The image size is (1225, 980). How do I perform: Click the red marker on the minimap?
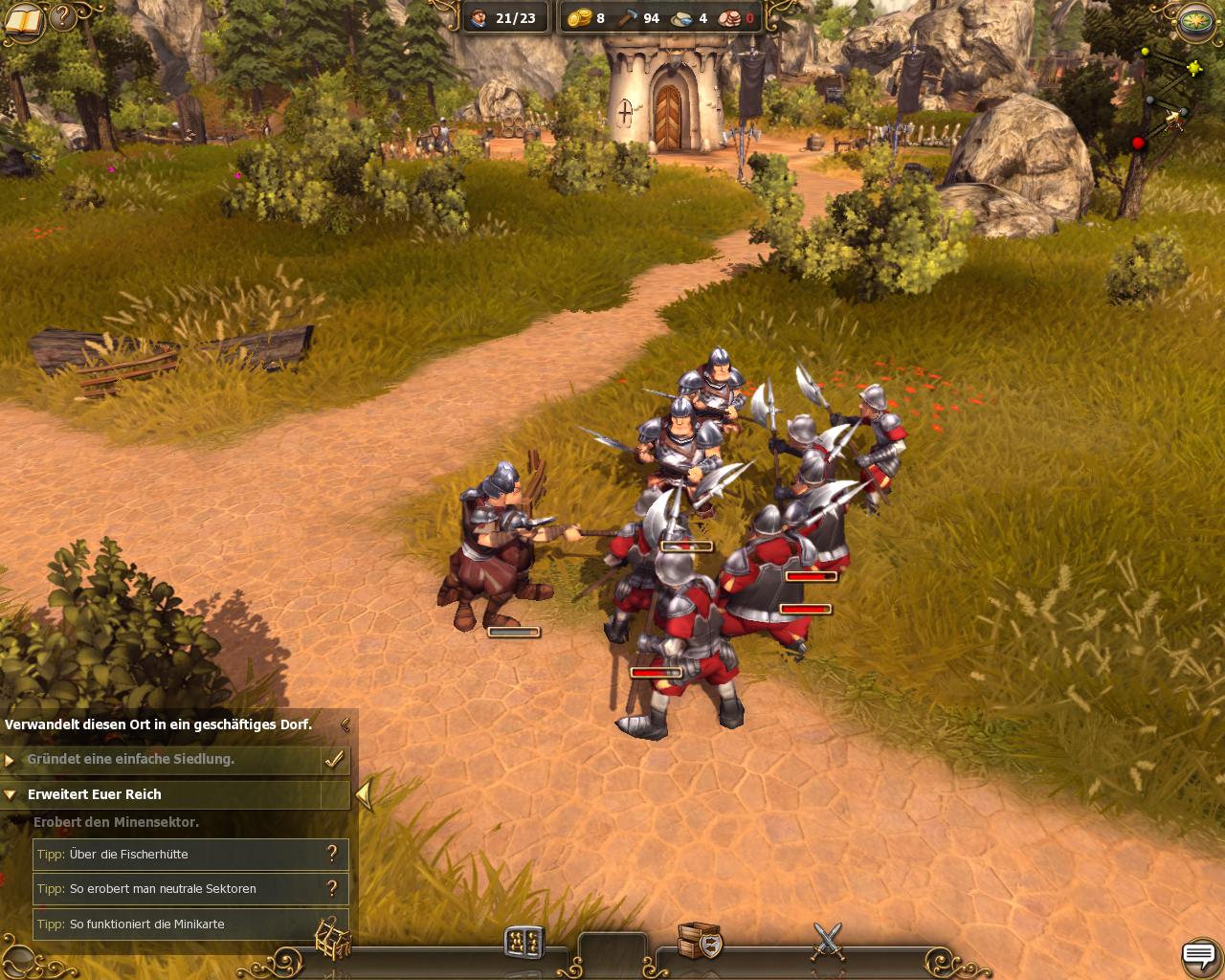click(x=1139, y=144)
